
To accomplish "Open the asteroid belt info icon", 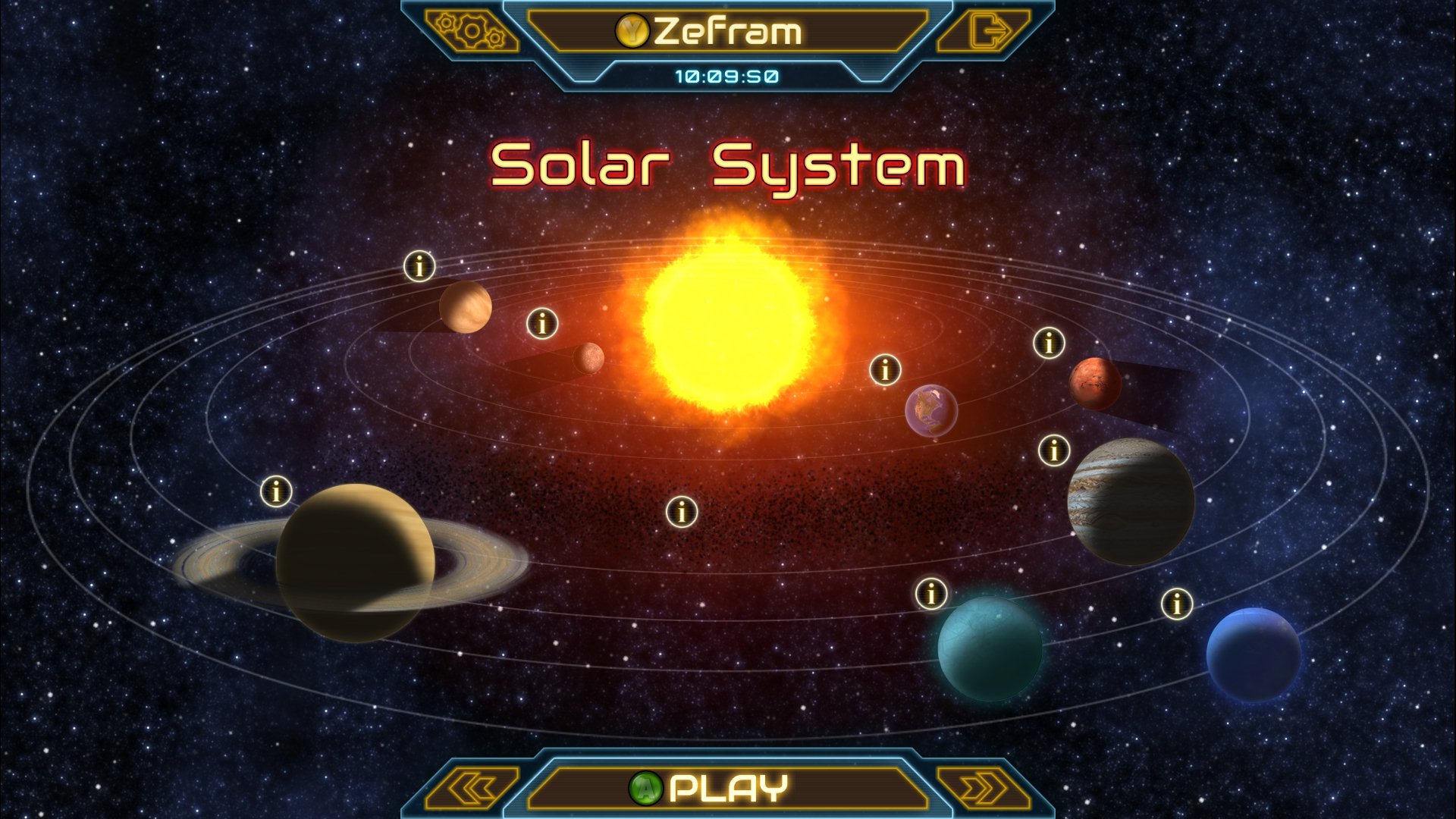I will click(x=680, y=513).
